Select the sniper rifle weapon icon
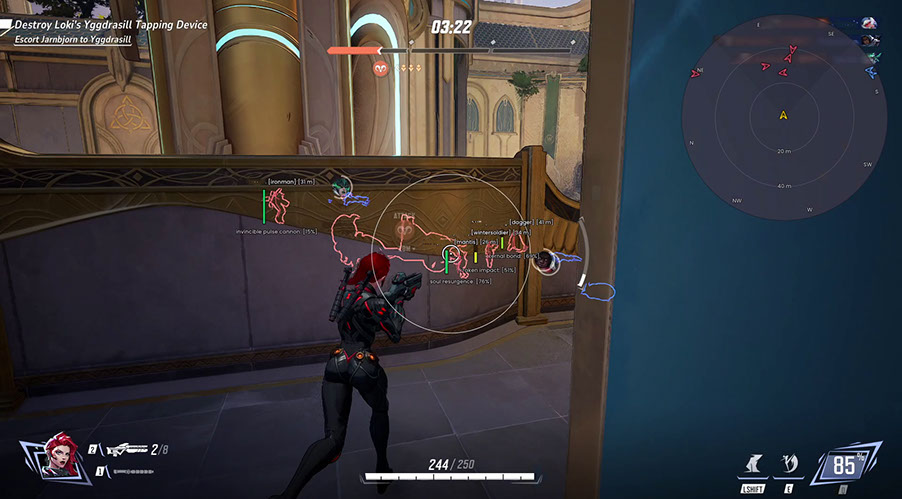 [125, 450]
